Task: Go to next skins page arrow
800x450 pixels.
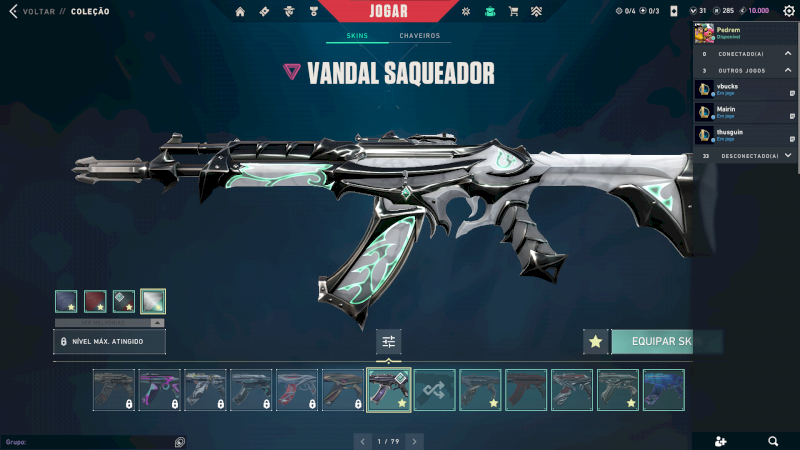Action: coord(415,440)
